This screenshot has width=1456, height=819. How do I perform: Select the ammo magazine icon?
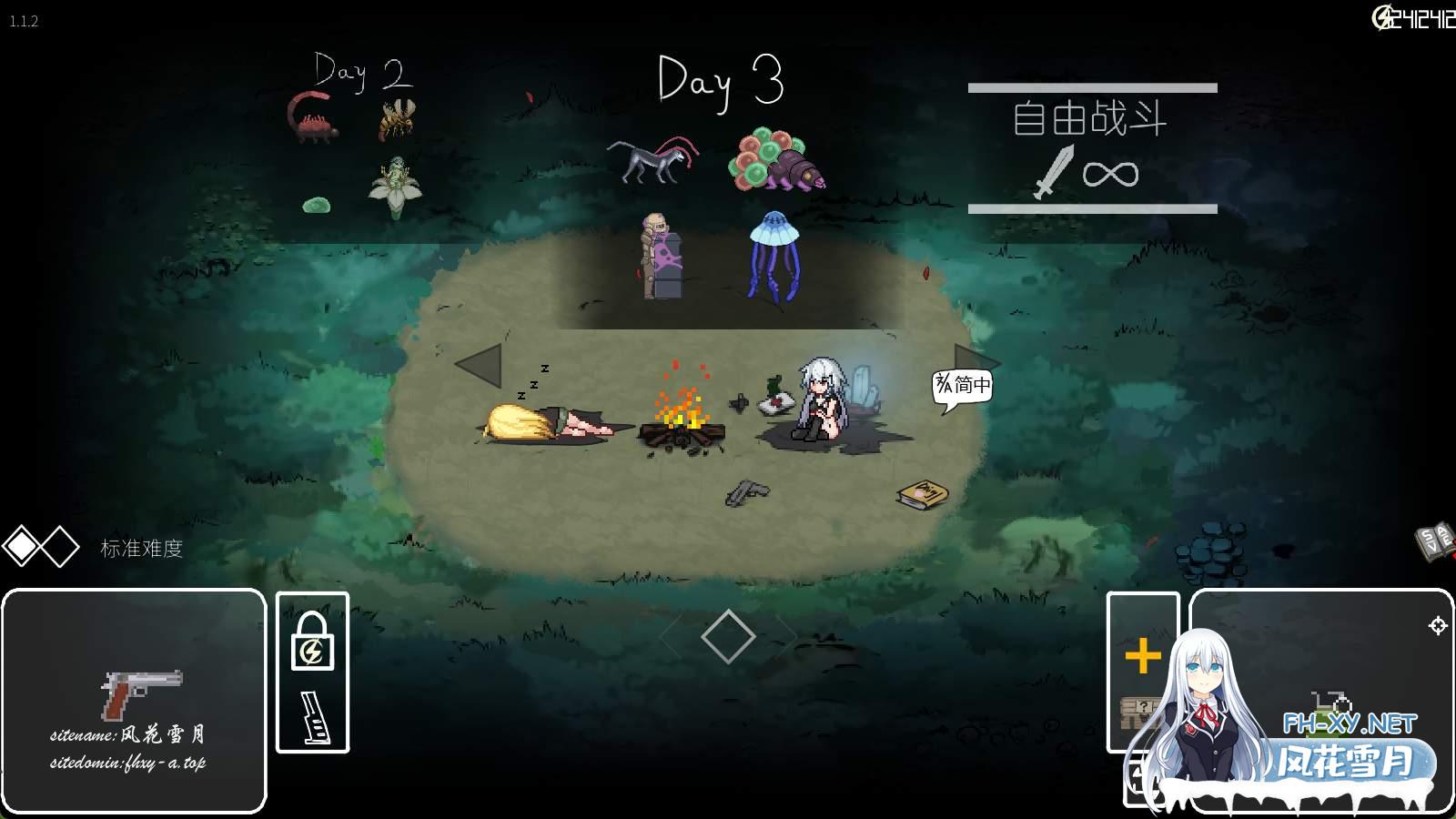pos(314,718)
